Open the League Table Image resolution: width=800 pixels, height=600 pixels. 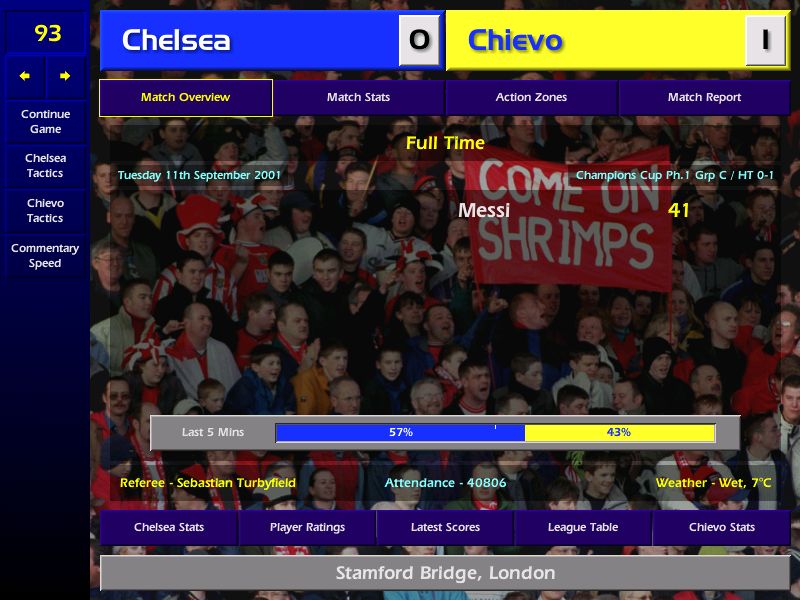(x=583, y=527)
